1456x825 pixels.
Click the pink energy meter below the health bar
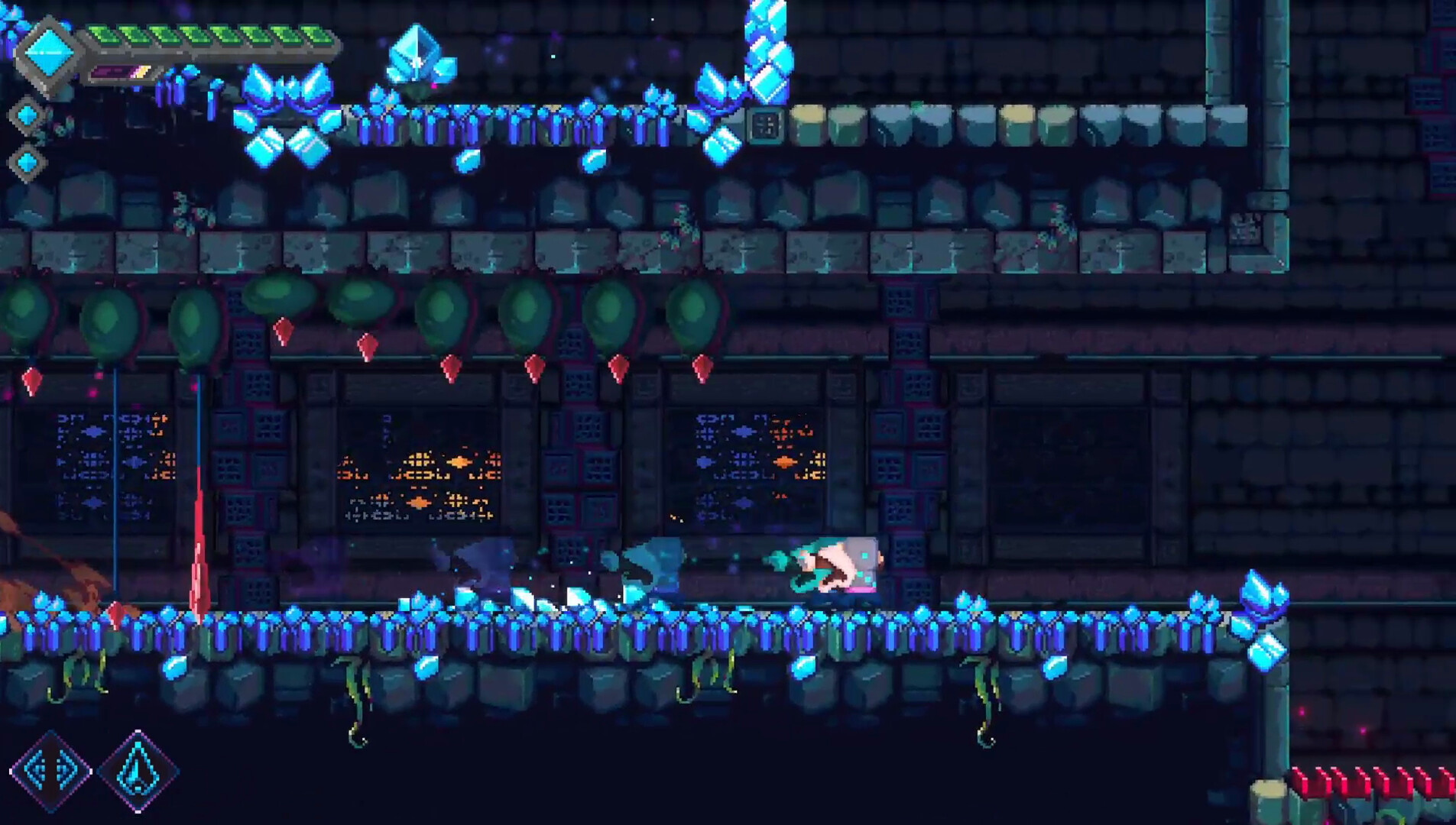tap(122, 70)
